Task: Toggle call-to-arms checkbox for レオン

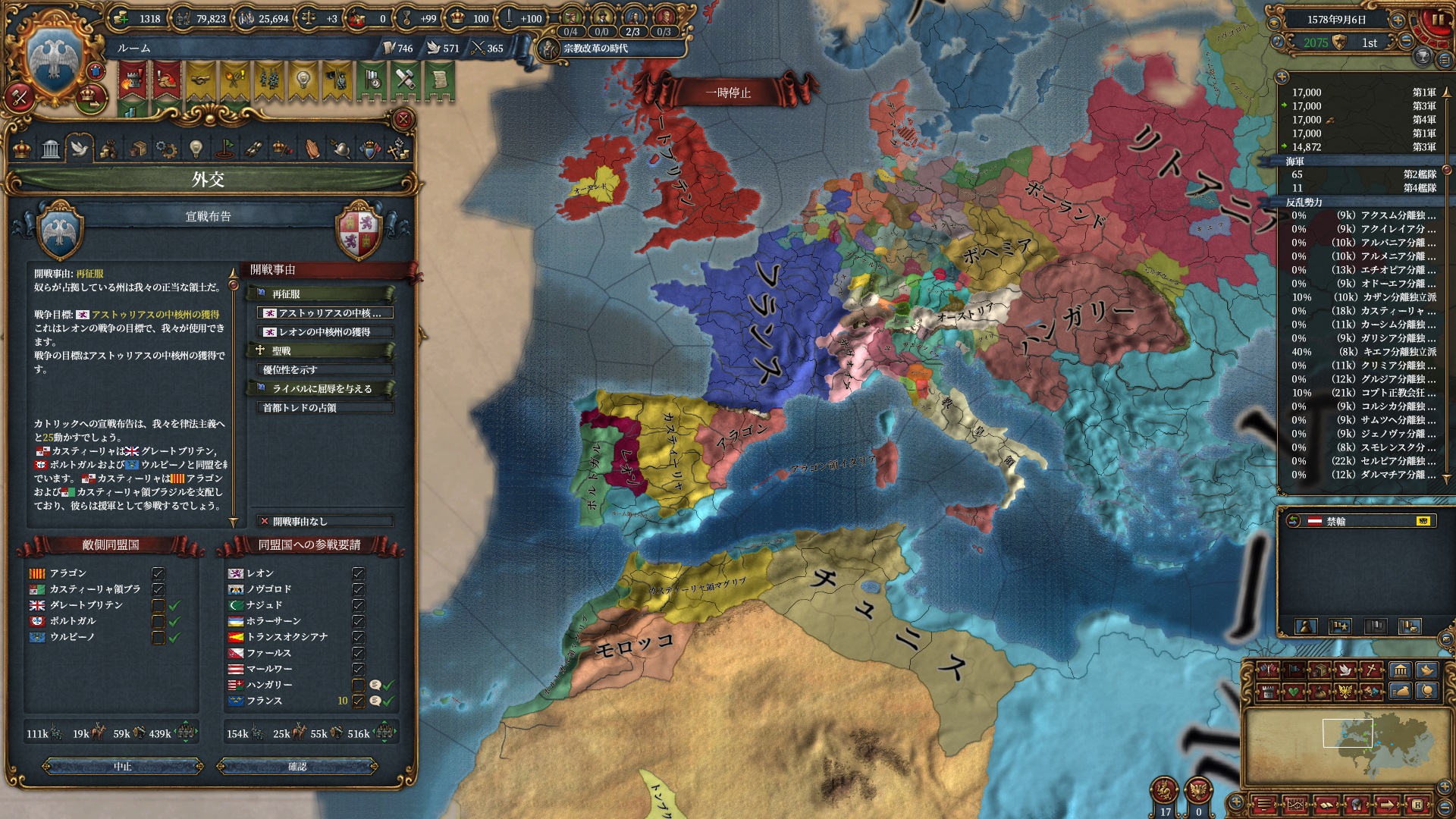Action: pos(359,573)
